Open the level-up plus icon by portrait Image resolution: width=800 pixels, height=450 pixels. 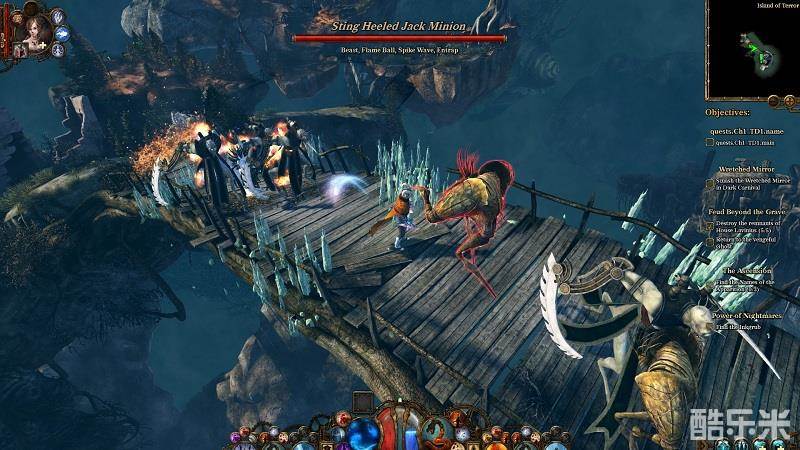click(42, 46)
